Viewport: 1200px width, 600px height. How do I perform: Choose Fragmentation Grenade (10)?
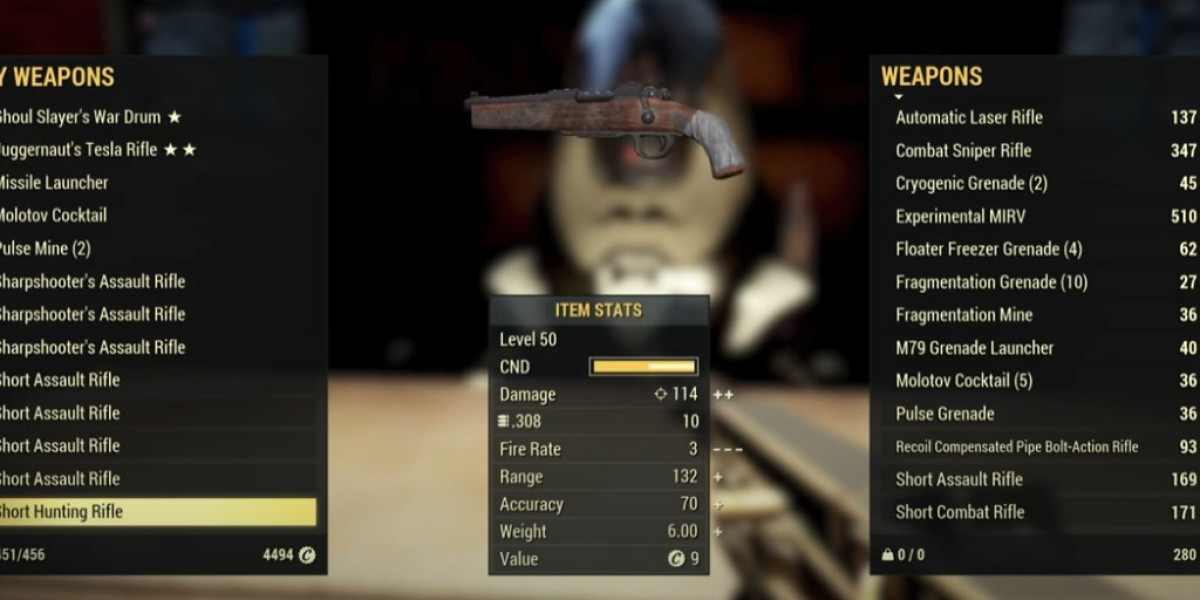pyautogui.click(x=991, y=282)
